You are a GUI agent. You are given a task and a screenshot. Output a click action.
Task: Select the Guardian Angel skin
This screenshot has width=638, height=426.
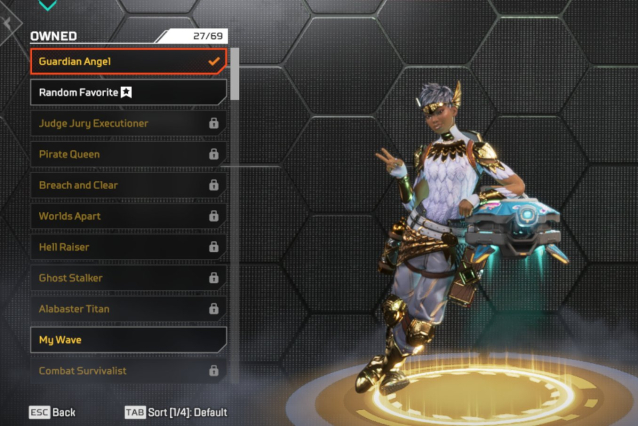click(128, 62)
